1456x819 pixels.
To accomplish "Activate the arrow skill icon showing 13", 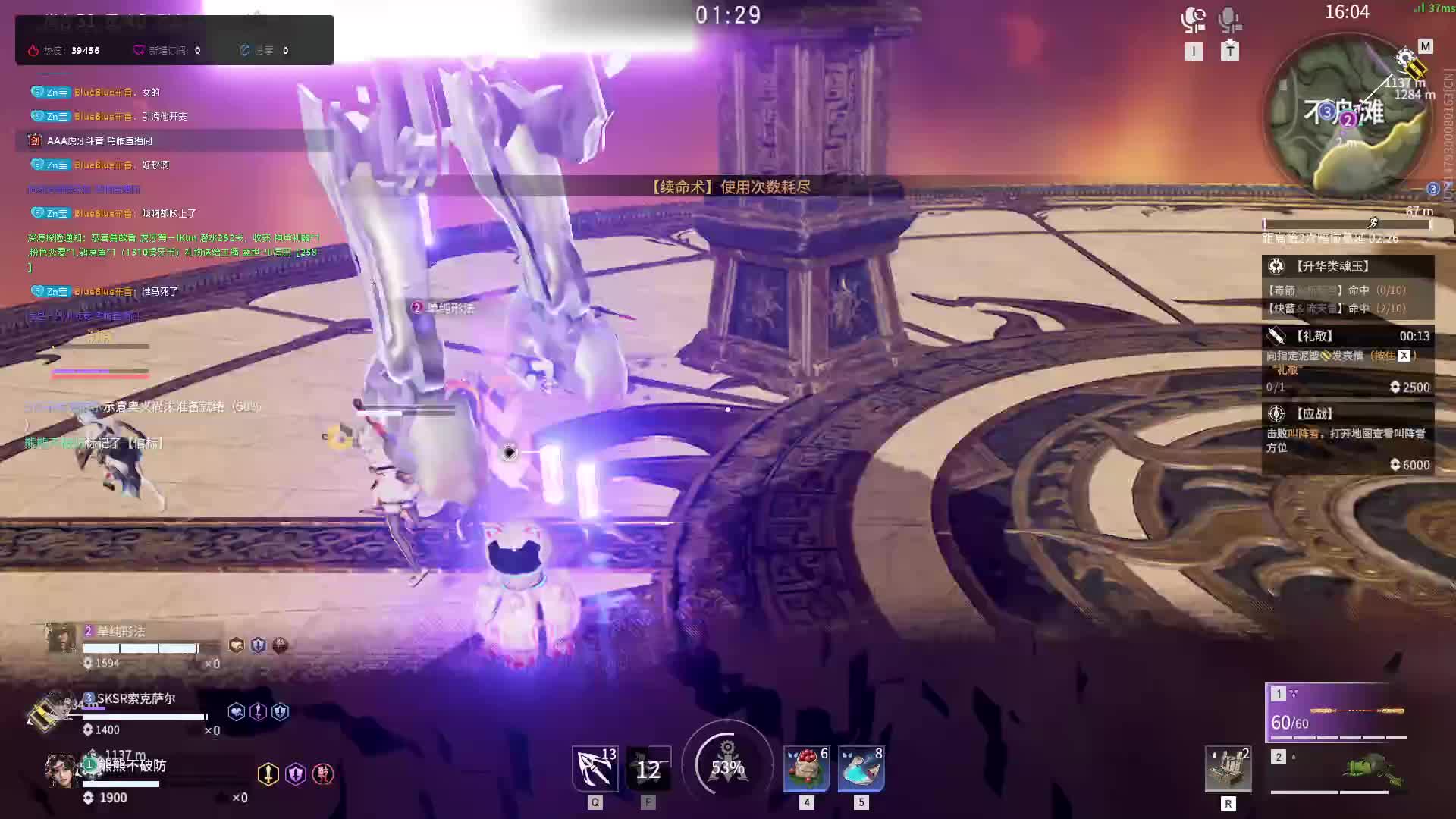I will pyautogui.click(x=595, y=768).
